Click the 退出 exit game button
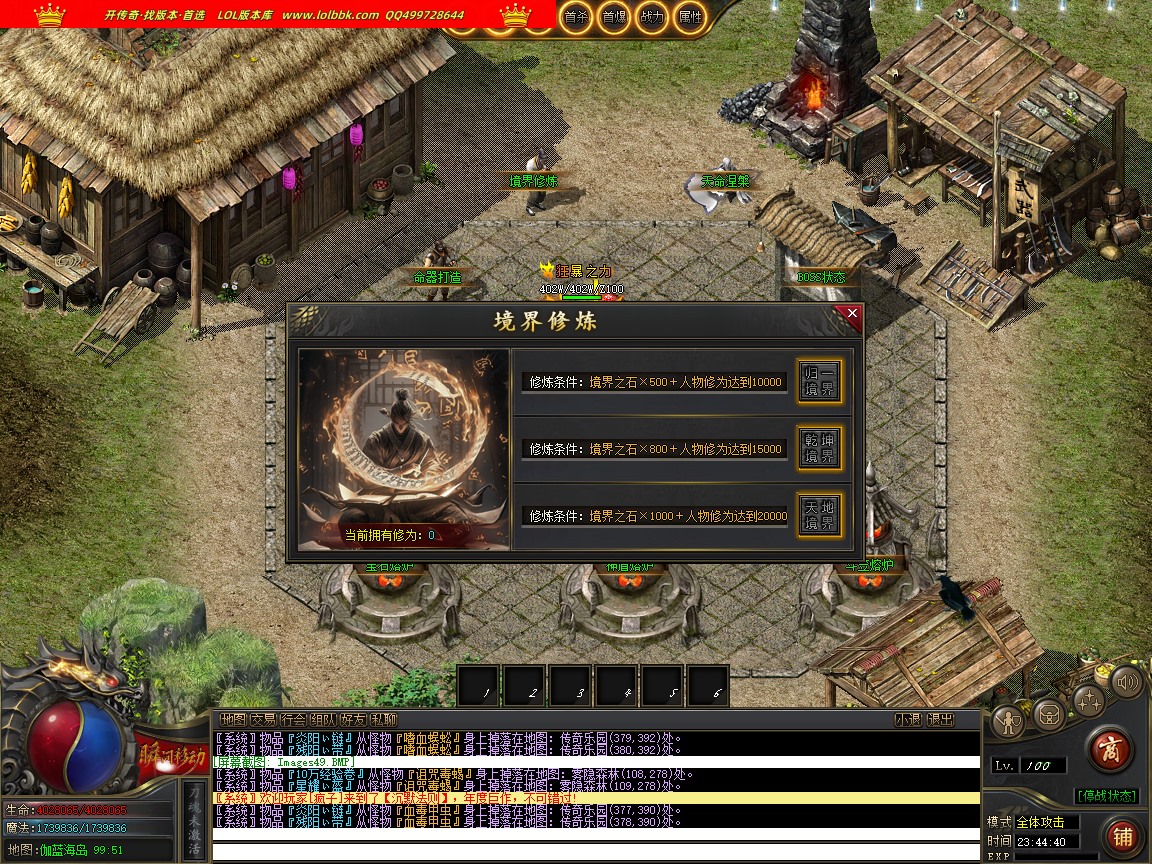1152x864 pixels. click(x=940, y=719)
